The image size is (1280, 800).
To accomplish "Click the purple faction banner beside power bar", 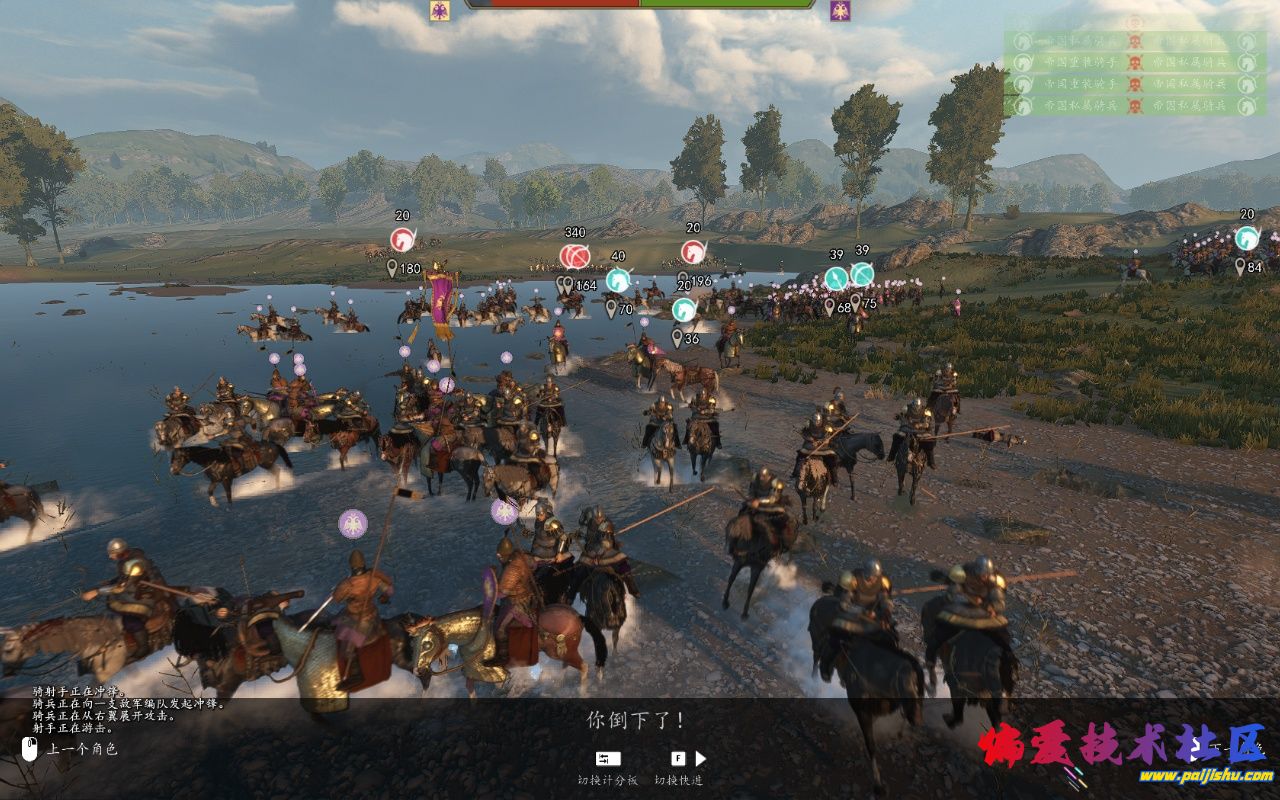I will click(840, 11).
